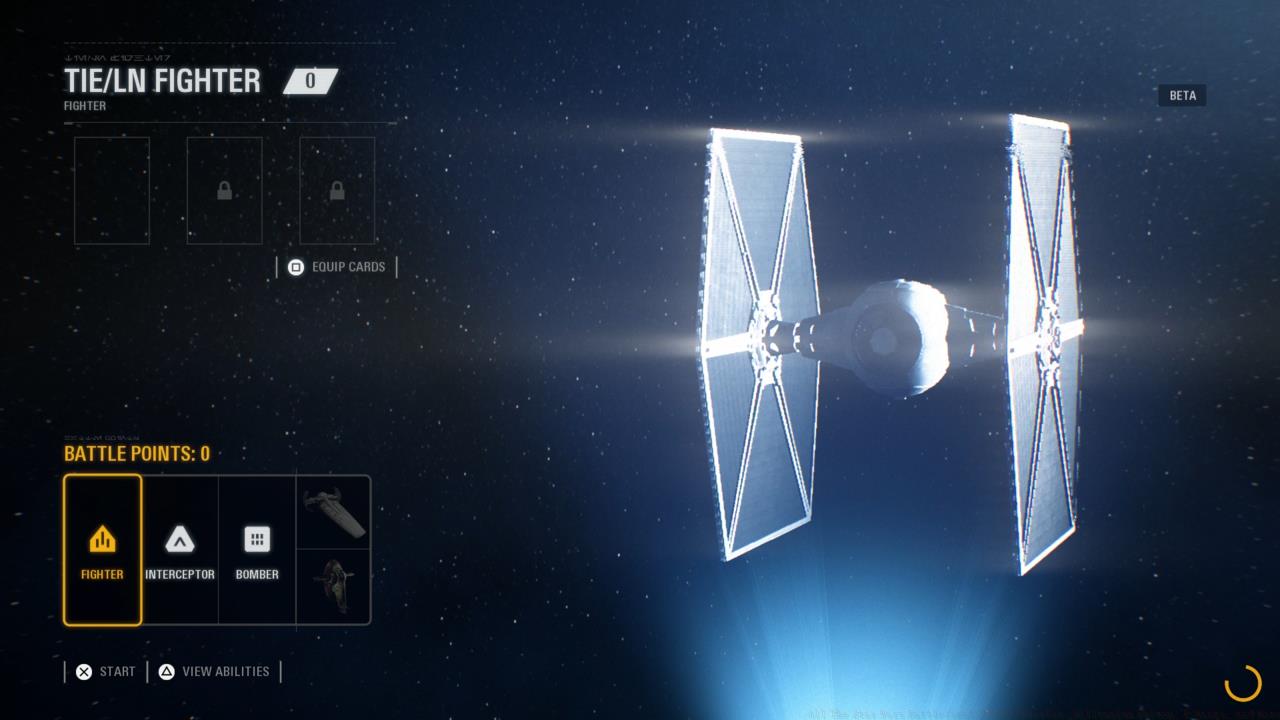
Task: Select the top hero ship thumbnail
Action: [334, 512]
